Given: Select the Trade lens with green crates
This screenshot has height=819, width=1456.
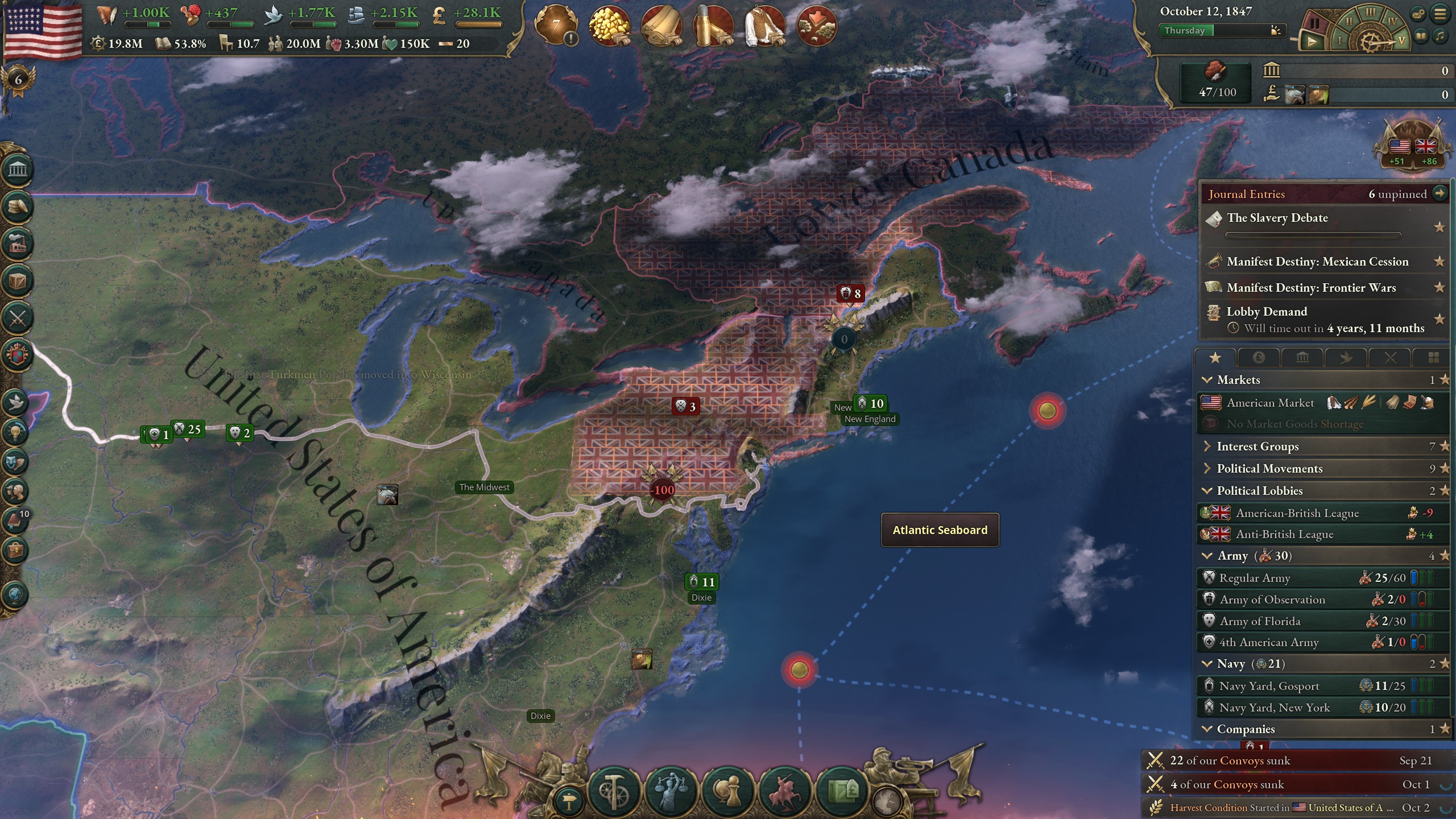Looking at the screenshot, I should [x=842, y=791].
